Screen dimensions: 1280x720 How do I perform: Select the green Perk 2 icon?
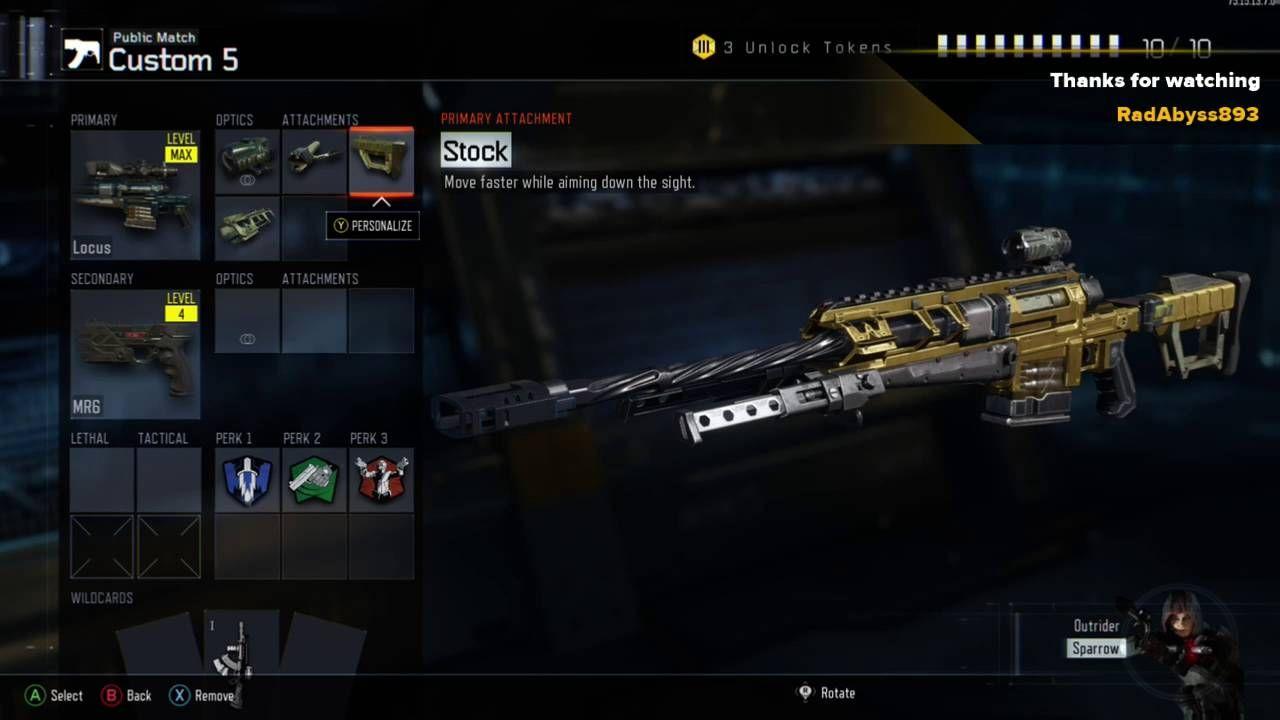pyautogui.click(x=314, y=480)
